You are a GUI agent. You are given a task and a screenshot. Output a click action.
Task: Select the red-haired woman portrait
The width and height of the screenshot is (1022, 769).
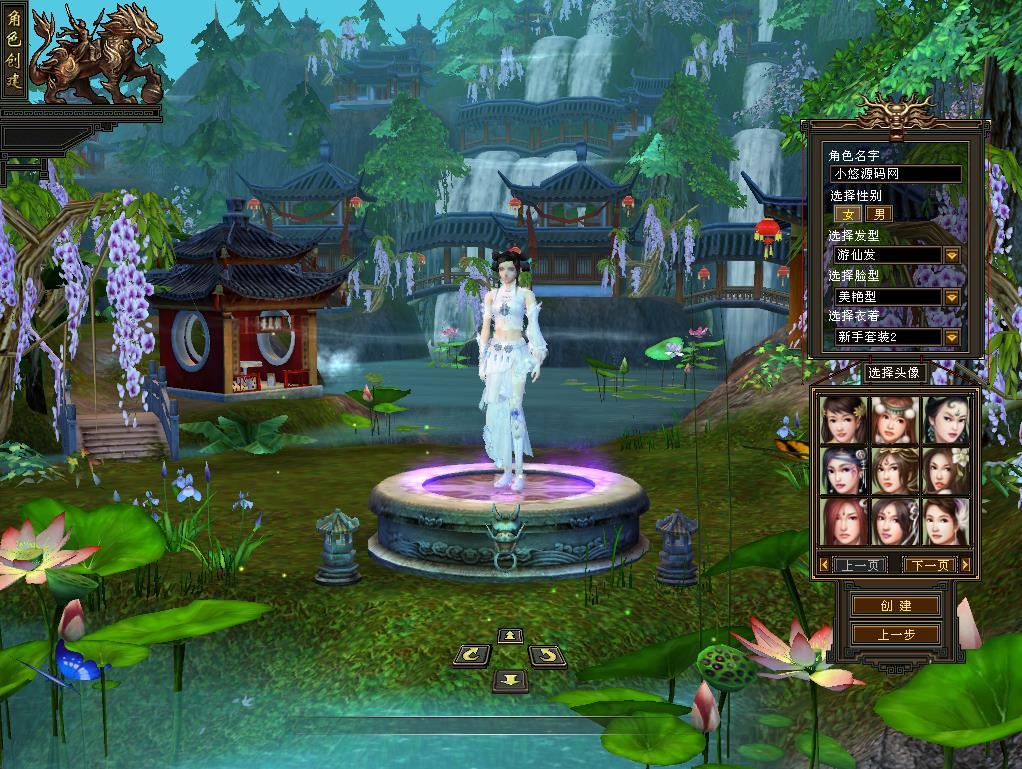point(843,521)
